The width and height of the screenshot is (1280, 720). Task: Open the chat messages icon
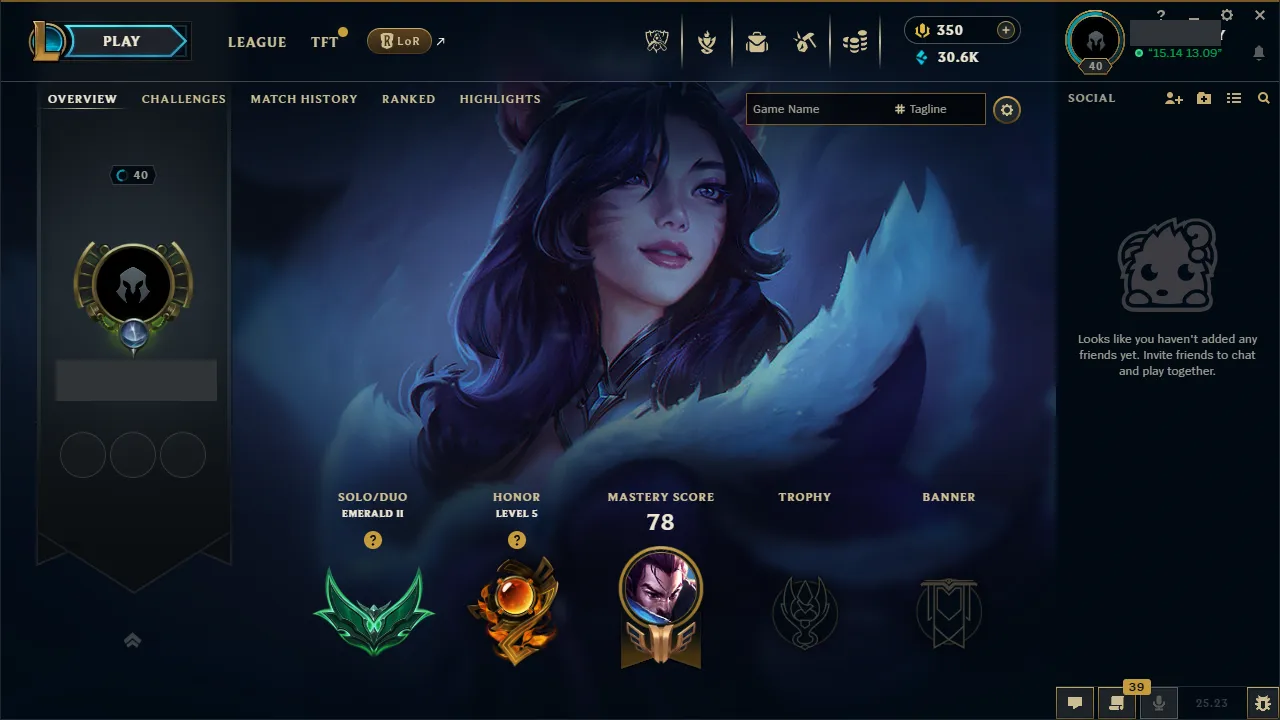(1075, 703)
